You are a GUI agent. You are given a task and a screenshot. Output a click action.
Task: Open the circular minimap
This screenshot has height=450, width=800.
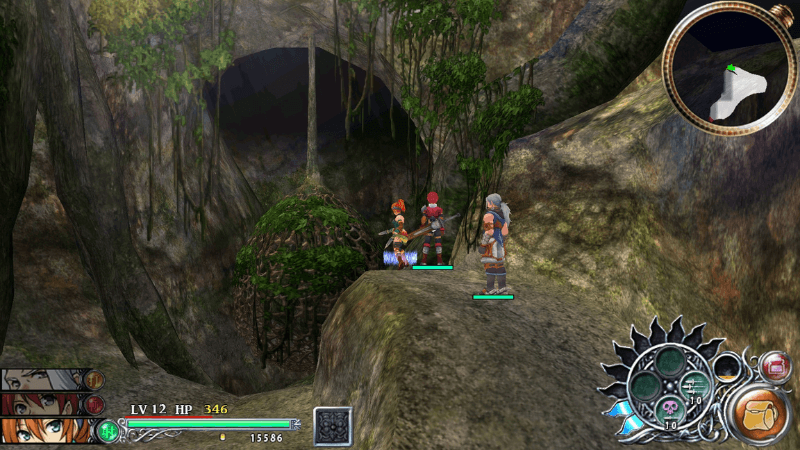728,70
